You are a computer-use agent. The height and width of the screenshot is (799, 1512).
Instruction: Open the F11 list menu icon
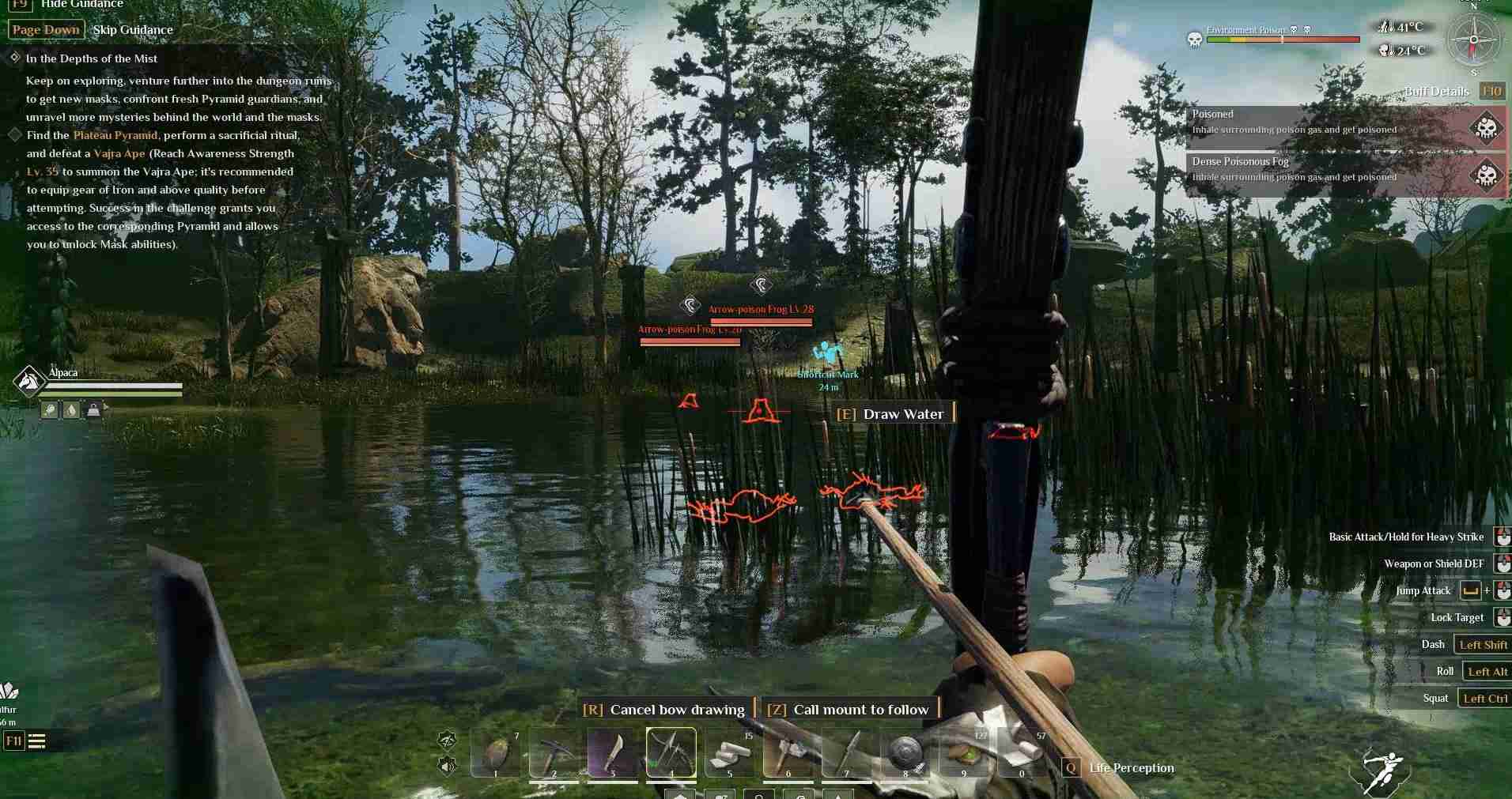[36, 741]
